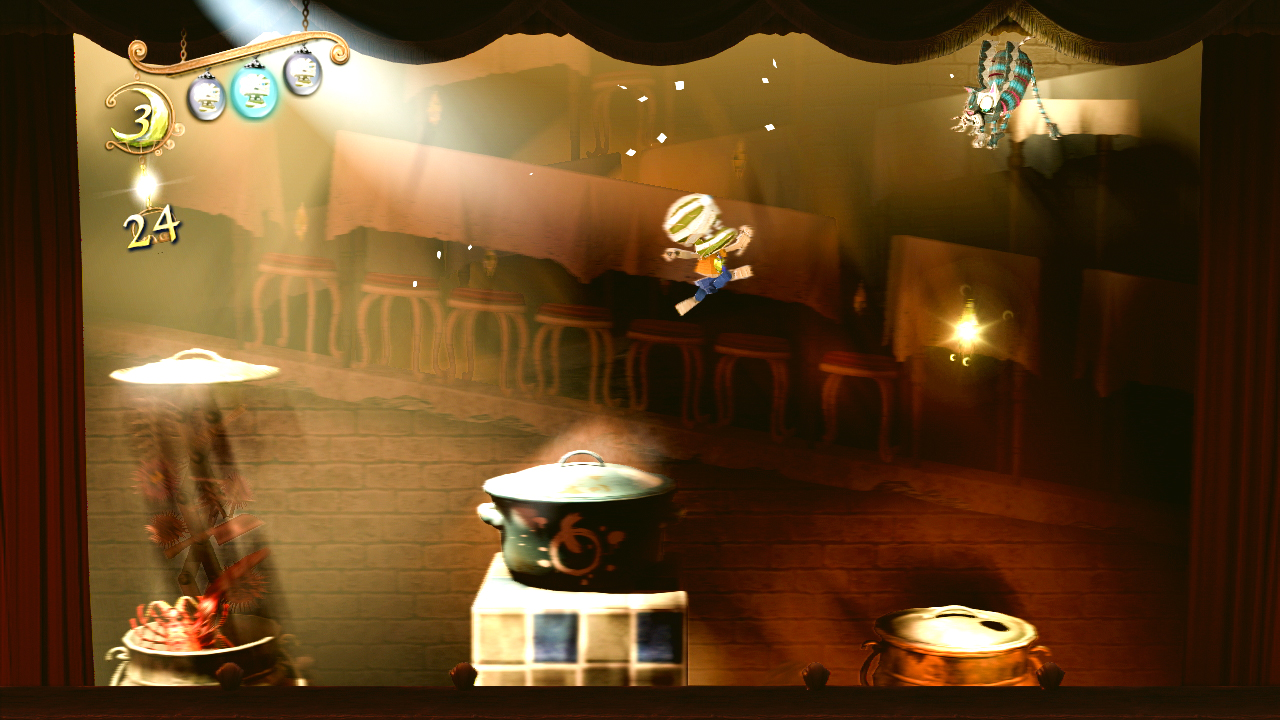Toggle the copper pot's lid open
1280x720 pixels.
point(950,625)
